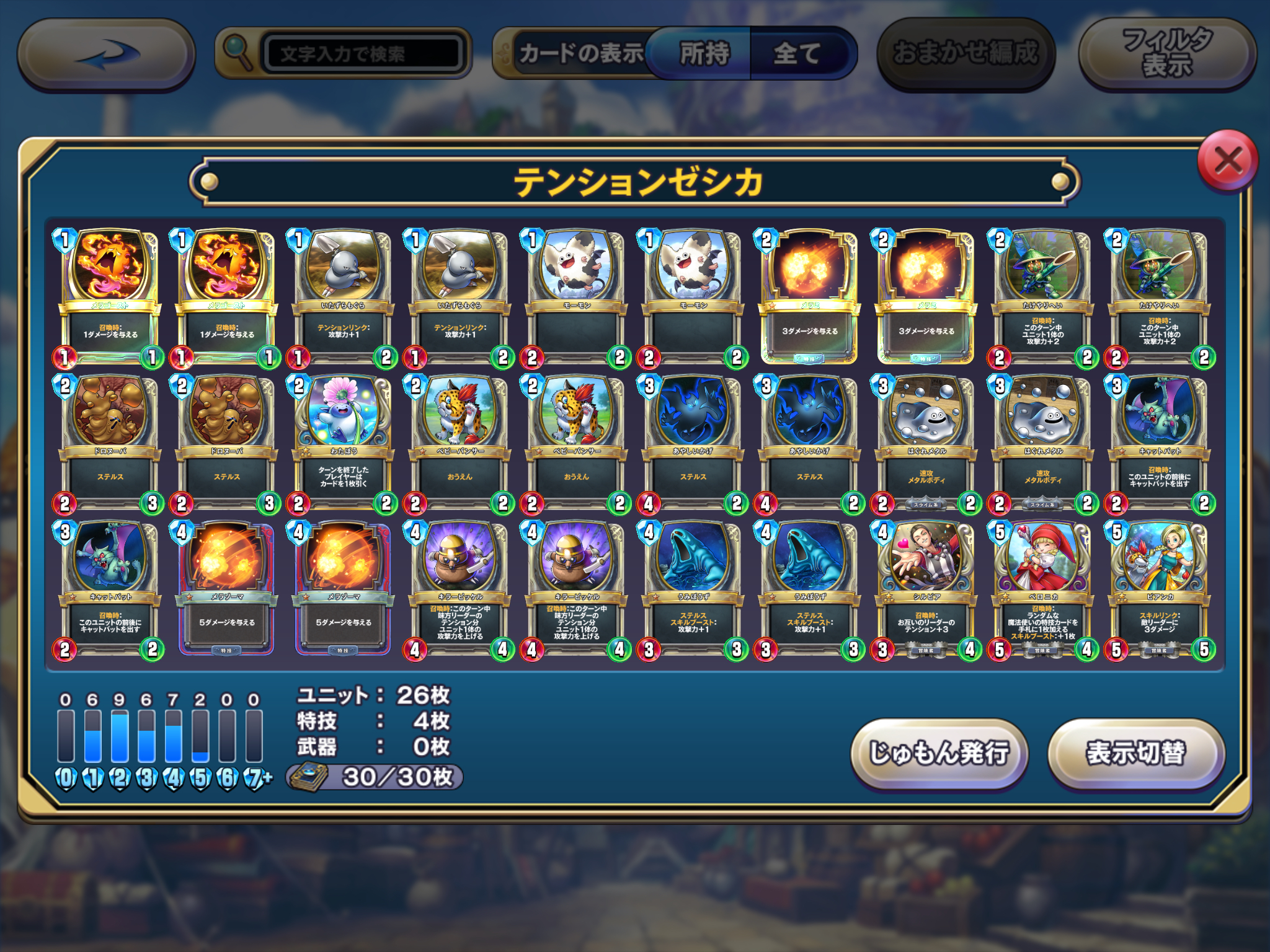1270x952 pixels.
Task: Switch card display to 全て
Action: tap(797, 54)
